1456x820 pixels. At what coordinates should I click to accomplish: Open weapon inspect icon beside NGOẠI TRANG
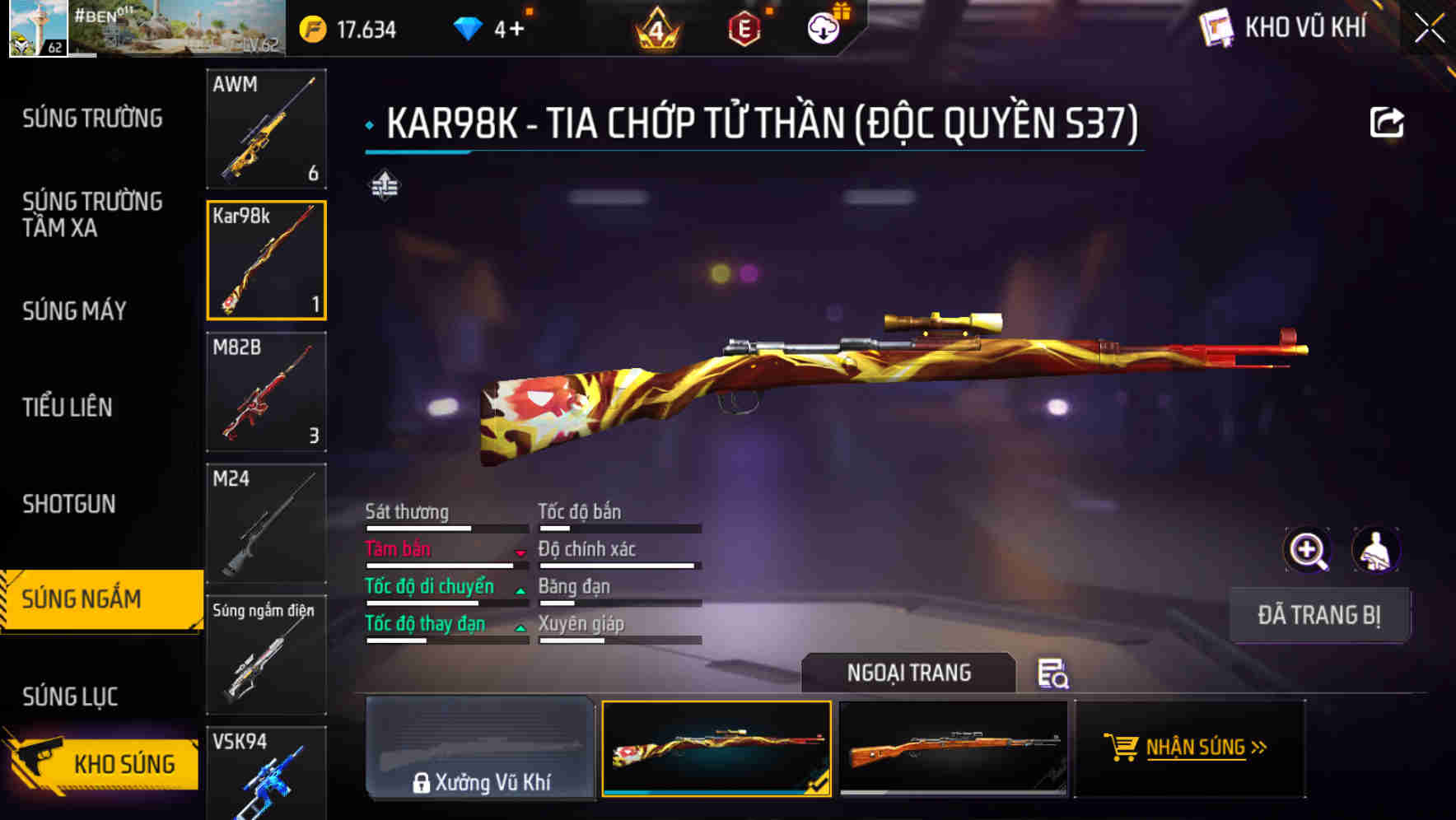point(1053,675)
